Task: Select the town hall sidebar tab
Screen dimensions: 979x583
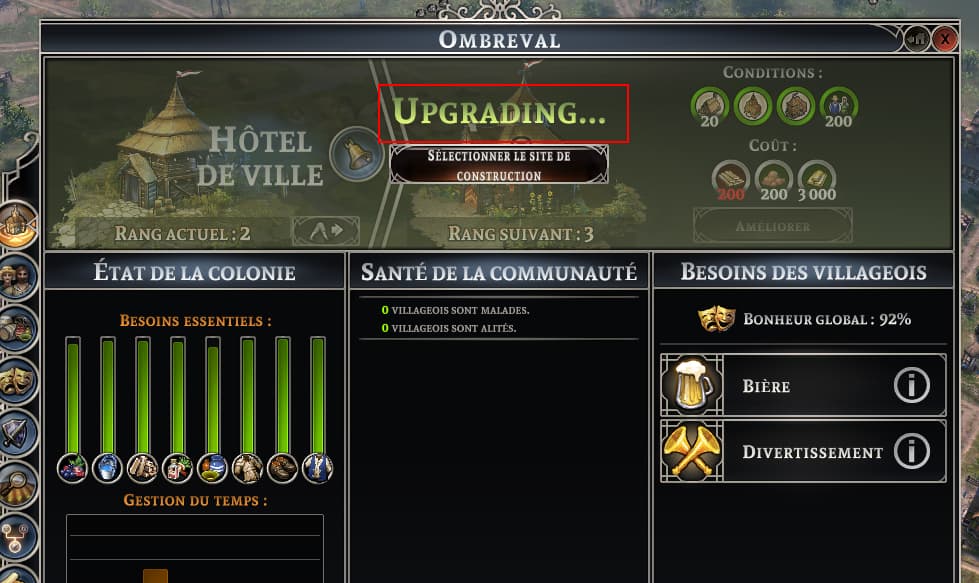Action: [x=17, y=224]
